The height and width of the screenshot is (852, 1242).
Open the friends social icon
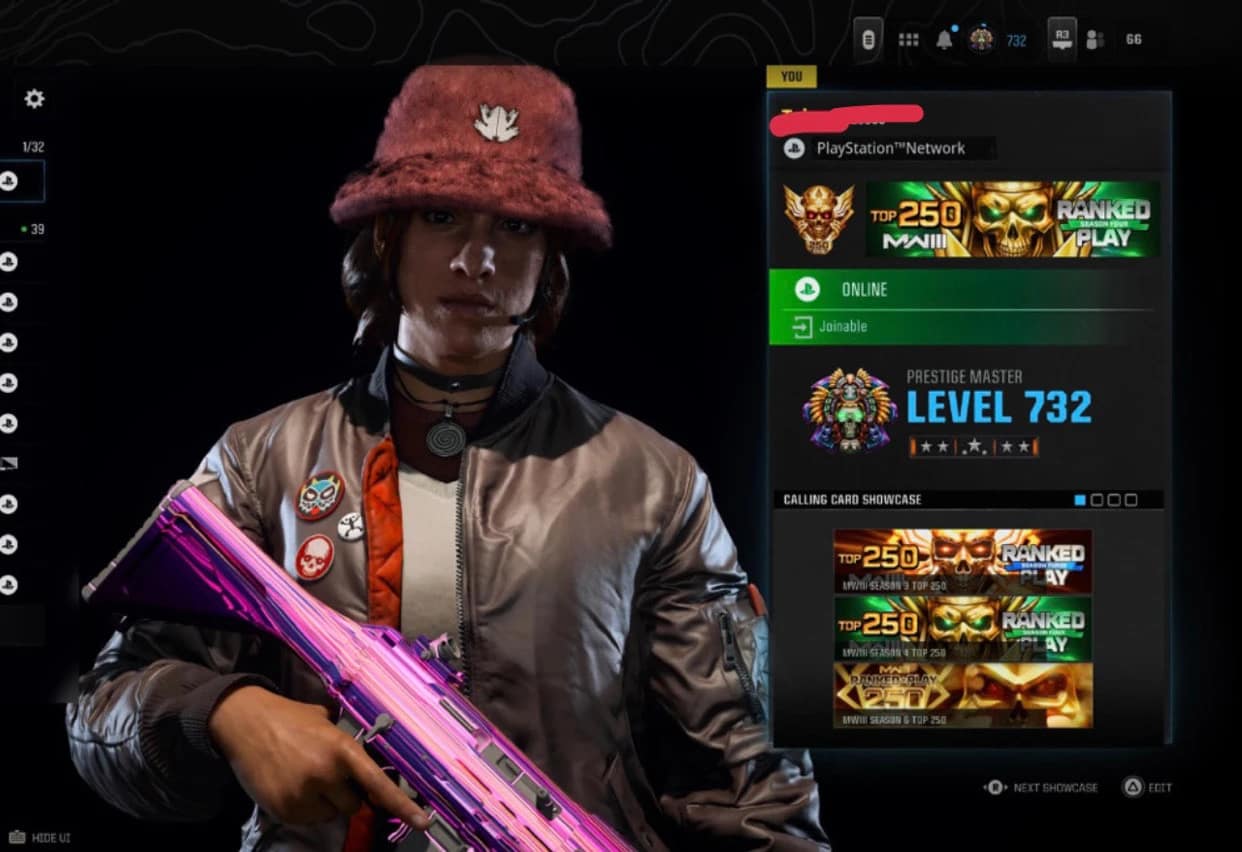click(1095, 40)
